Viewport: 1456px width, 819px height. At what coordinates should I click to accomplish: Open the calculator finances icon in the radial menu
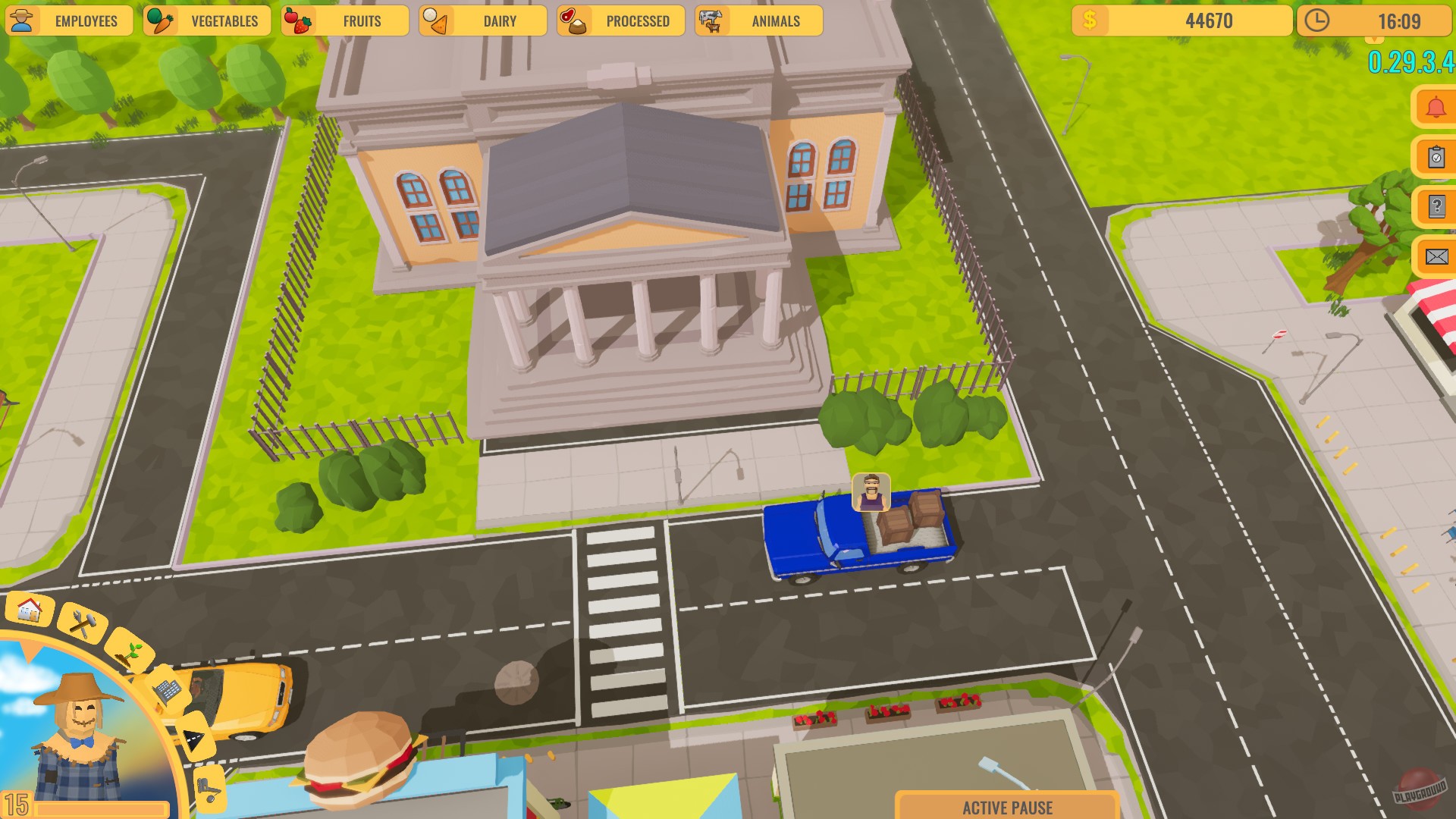click(x=168, y=691)
